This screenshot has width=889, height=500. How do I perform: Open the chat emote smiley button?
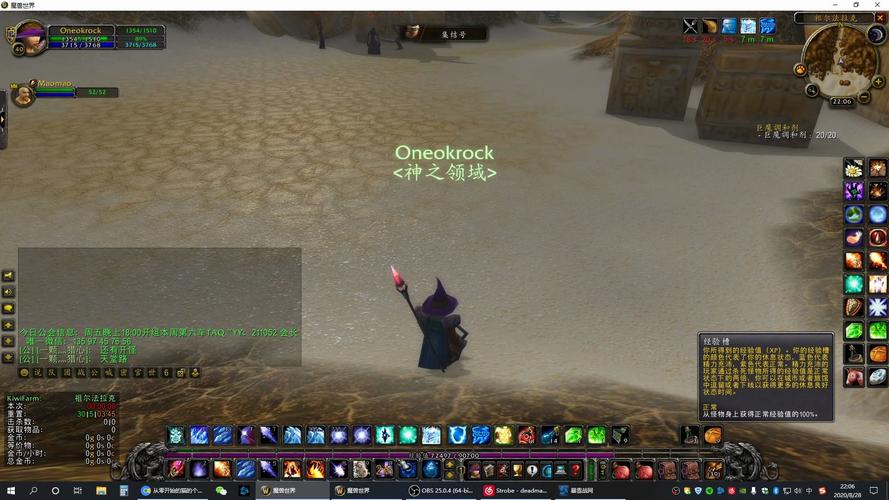(24, 372)
